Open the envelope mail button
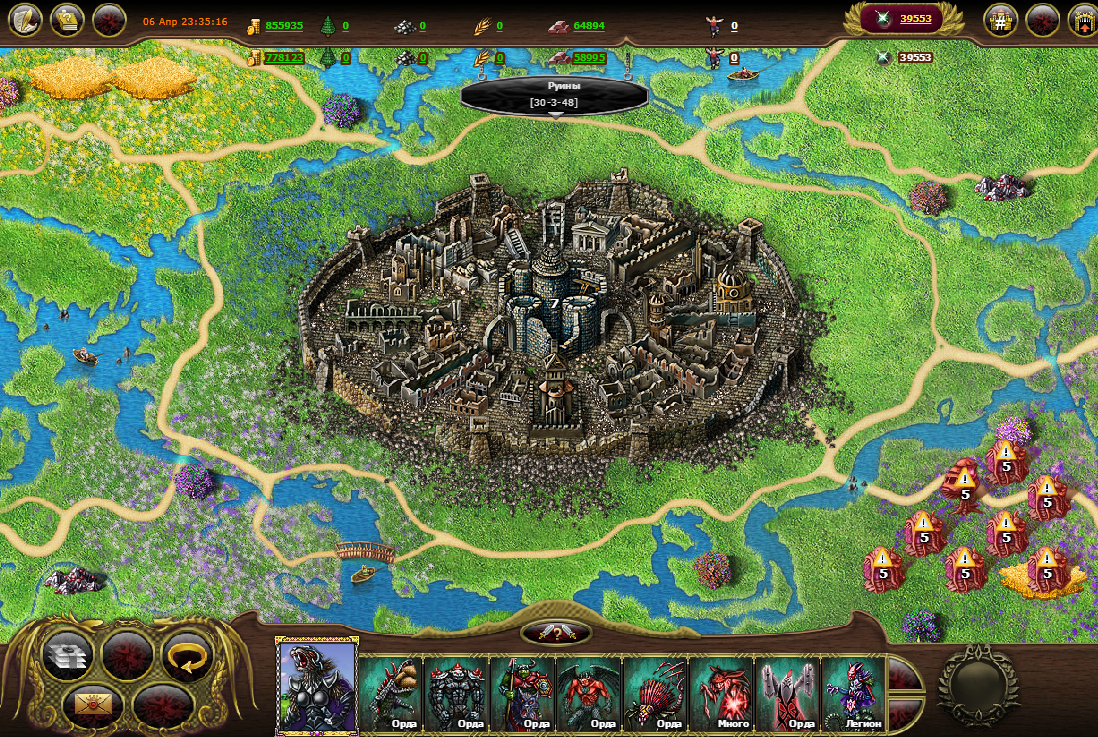 coord(93,703)
